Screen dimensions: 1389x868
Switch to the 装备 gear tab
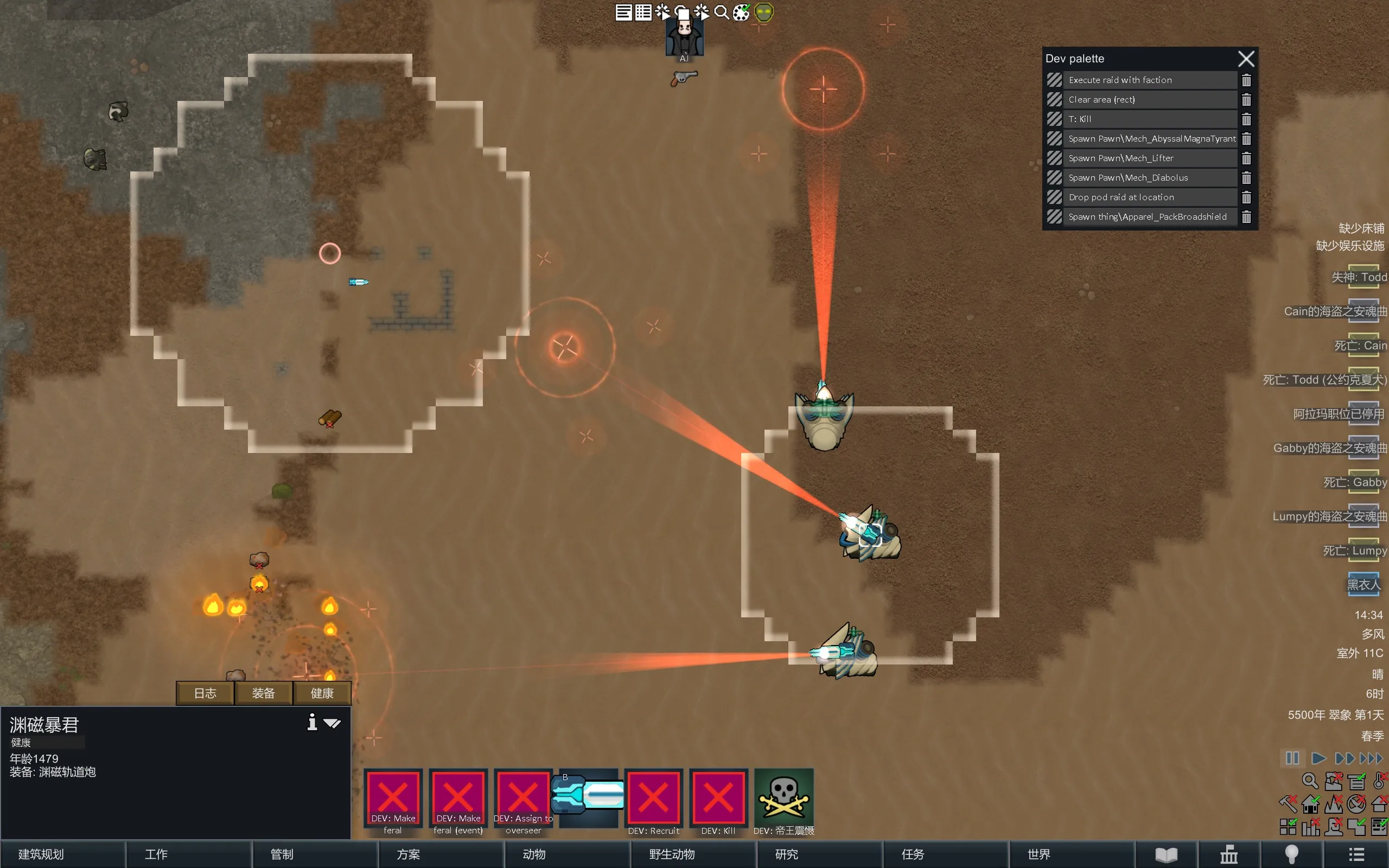264,693
